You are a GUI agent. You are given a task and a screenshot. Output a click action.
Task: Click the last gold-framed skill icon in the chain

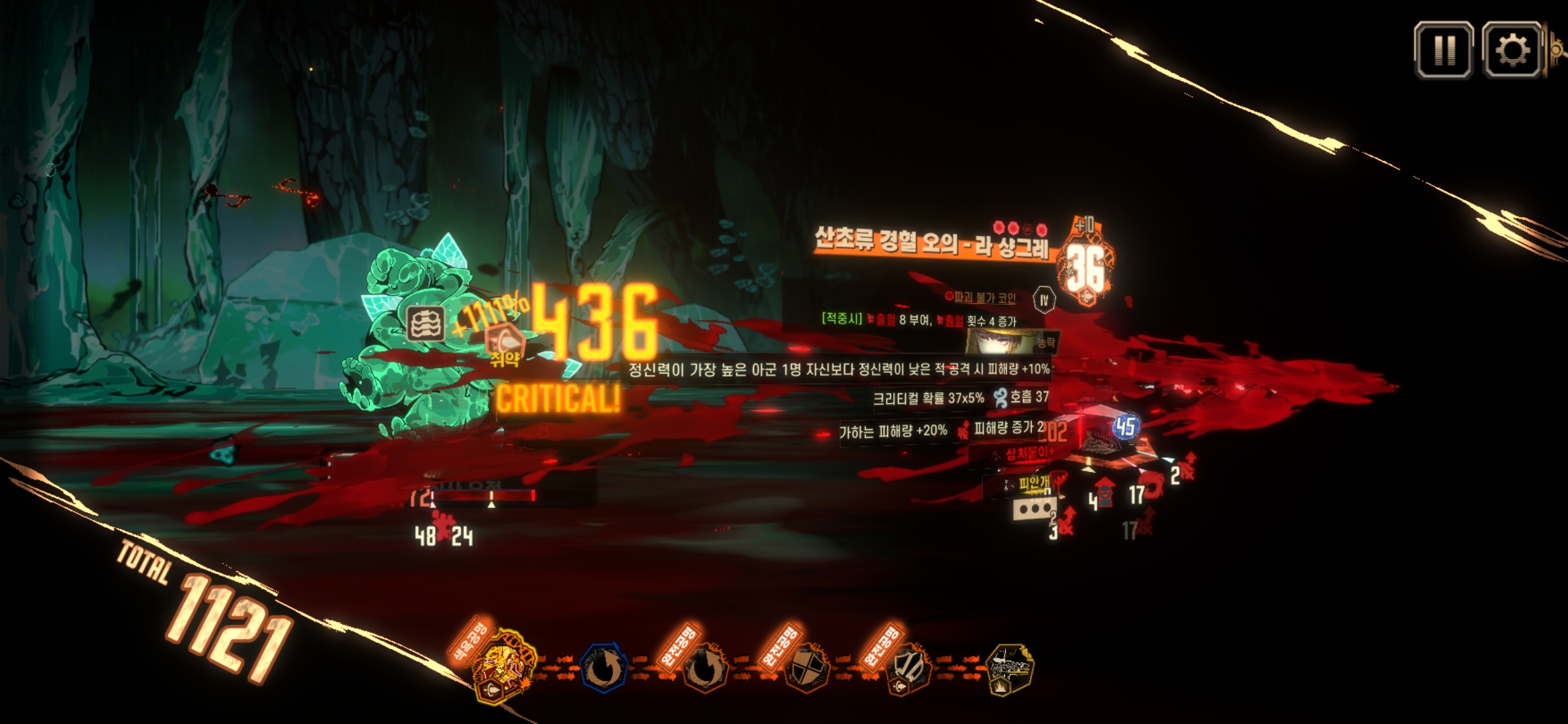[x=1010, y=668]
